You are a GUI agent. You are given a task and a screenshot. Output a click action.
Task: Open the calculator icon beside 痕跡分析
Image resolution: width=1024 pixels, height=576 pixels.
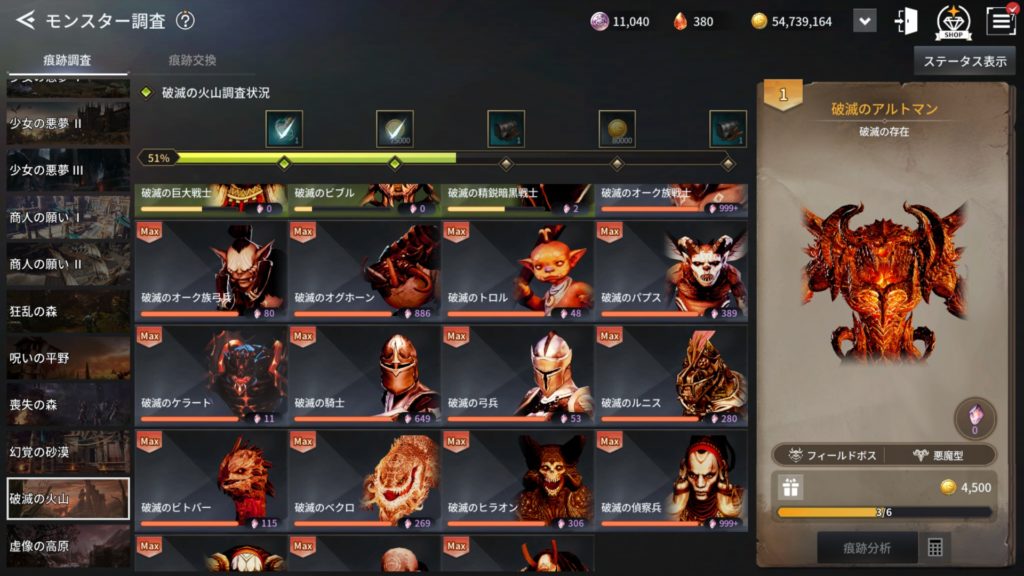point(936,548)
